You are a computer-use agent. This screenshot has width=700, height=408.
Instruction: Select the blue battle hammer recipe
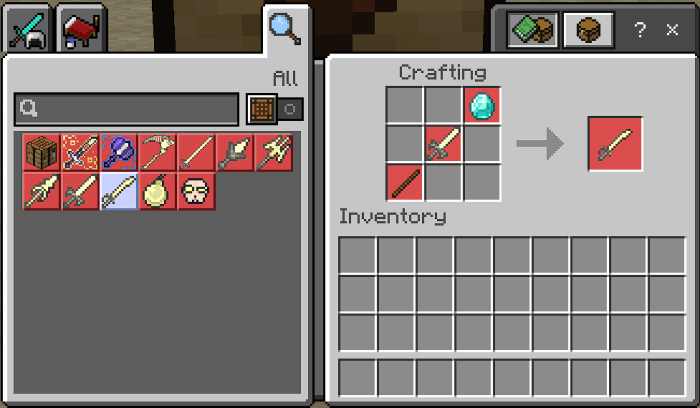[118, 152]
